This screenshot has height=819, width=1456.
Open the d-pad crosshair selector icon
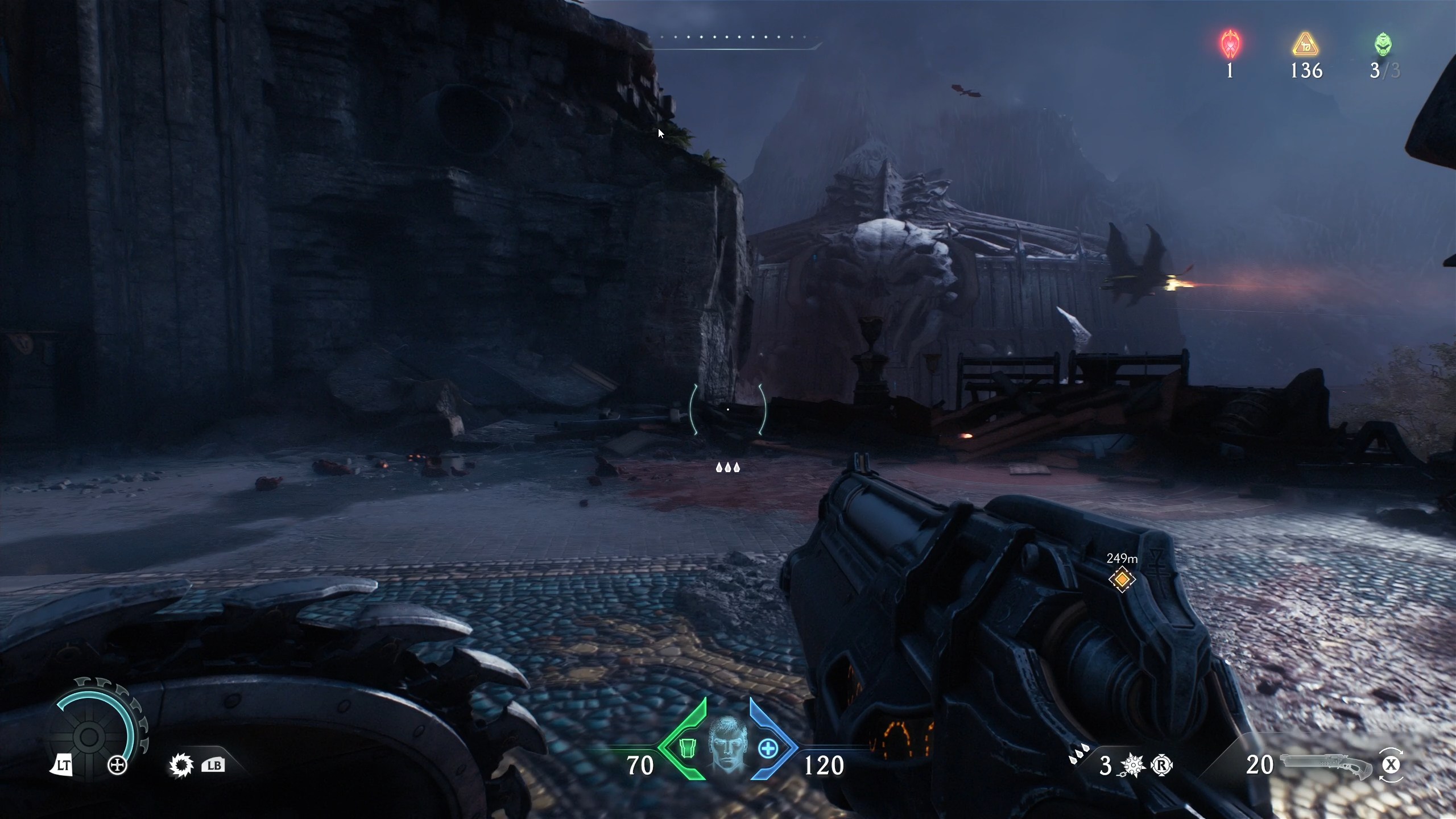(x=118, y=765)
